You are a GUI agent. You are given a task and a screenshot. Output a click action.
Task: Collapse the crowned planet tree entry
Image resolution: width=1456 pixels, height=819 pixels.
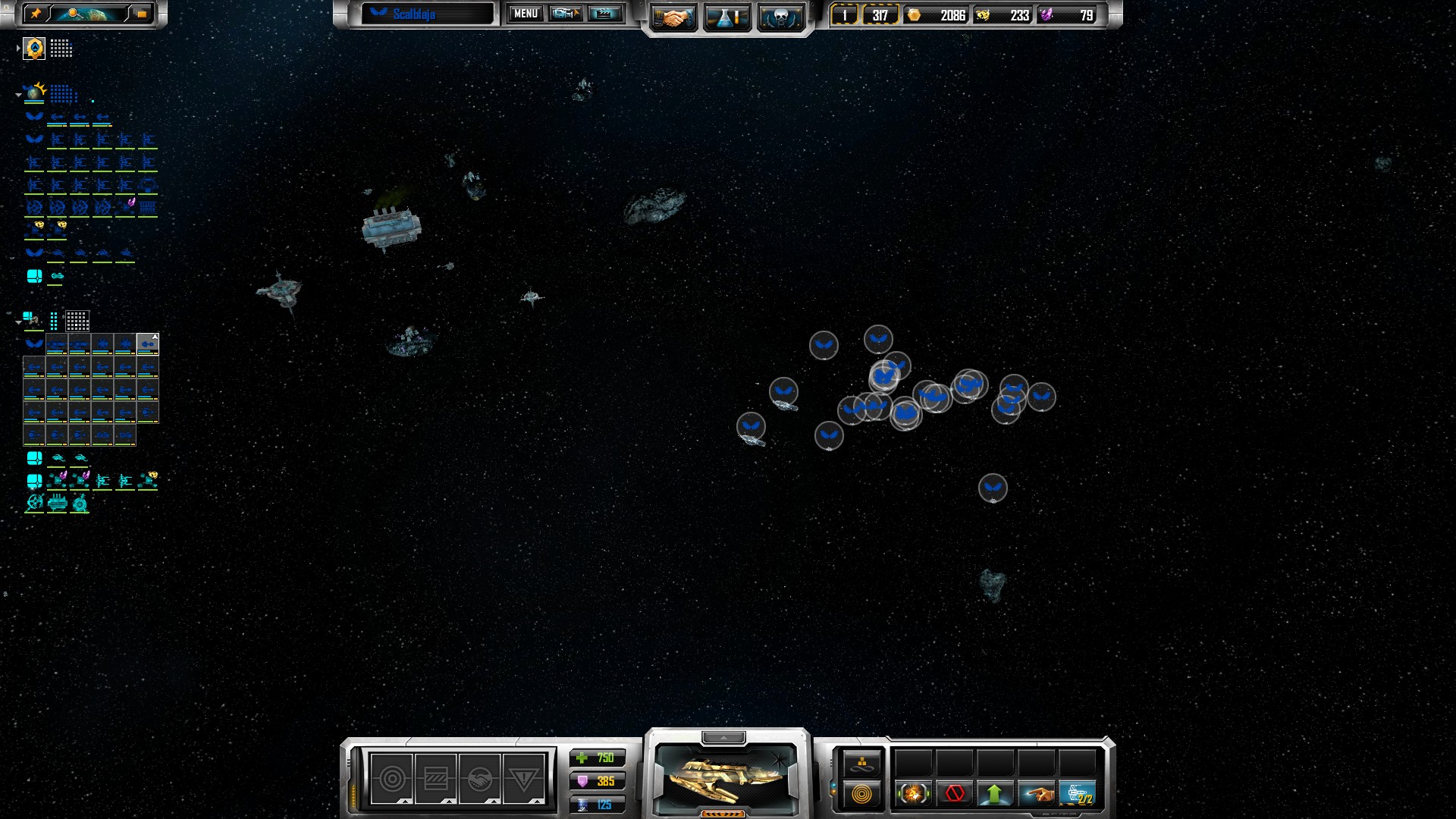[x=18, y=95]
